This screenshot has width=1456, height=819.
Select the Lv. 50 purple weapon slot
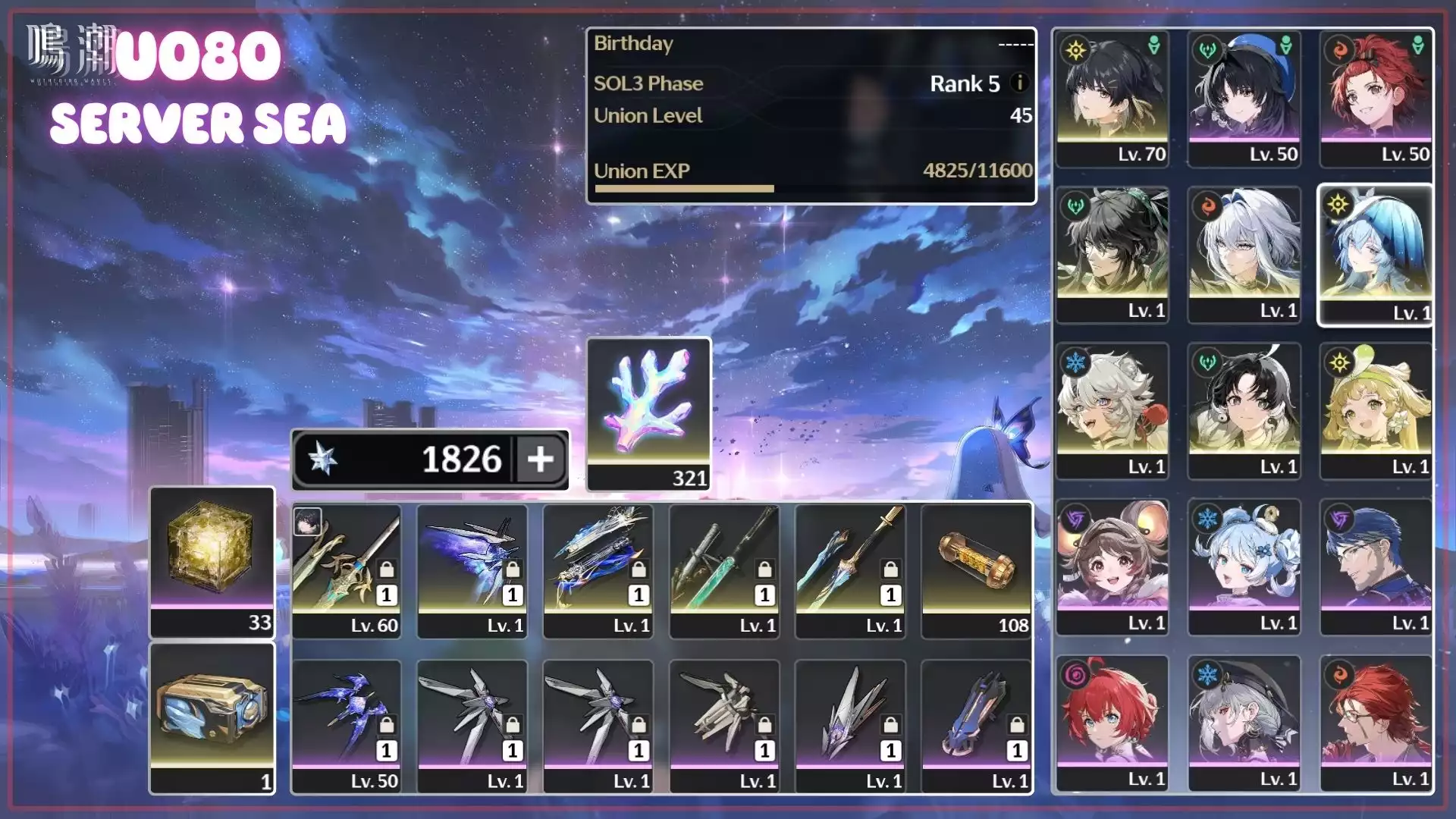347,726
